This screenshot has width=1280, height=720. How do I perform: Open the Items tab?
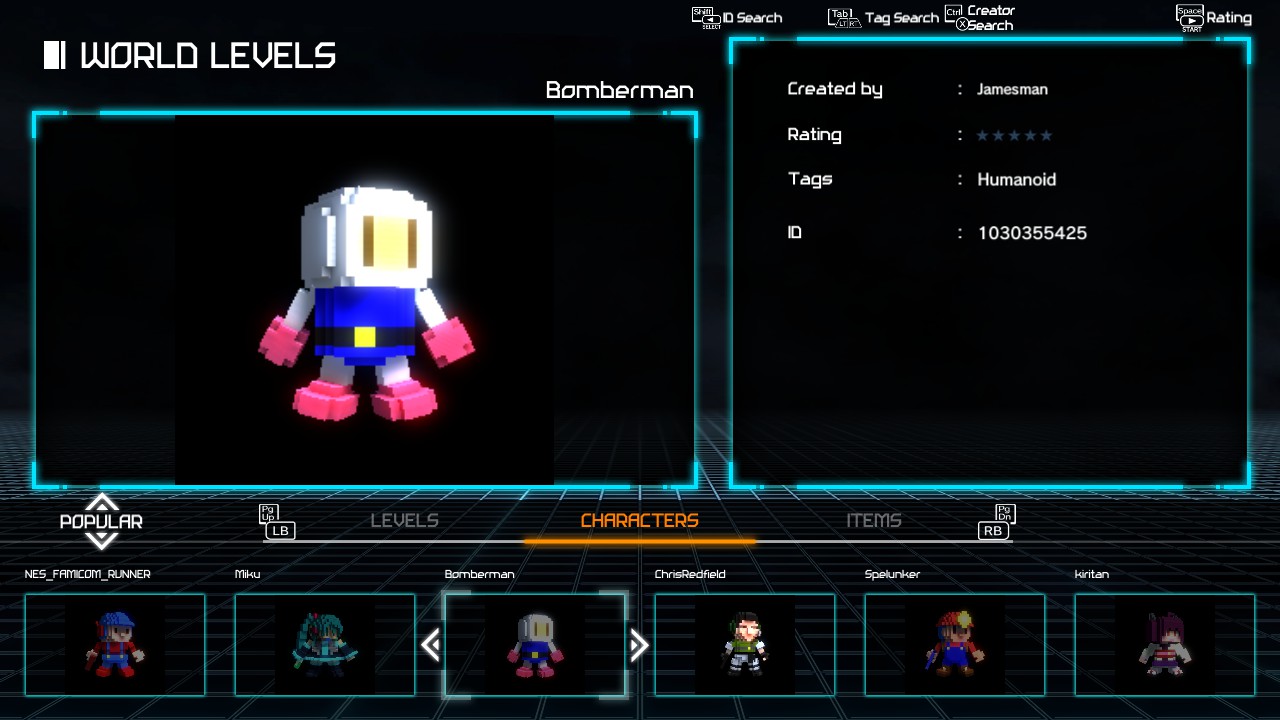click(x=873, y=521)
